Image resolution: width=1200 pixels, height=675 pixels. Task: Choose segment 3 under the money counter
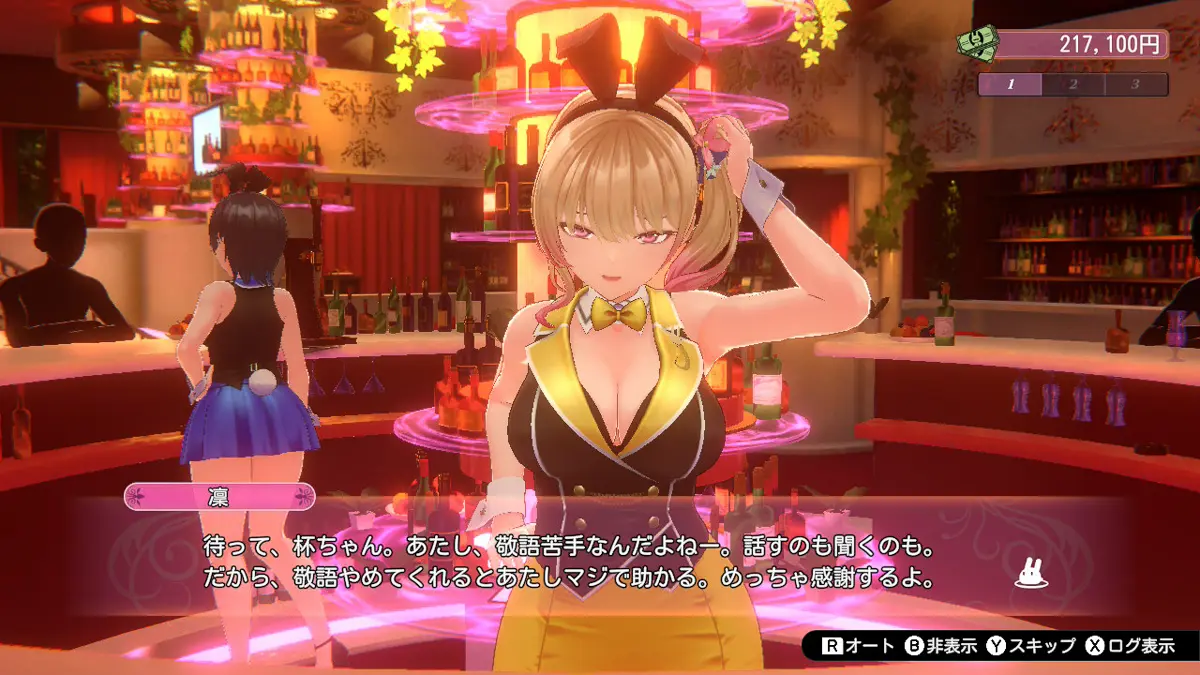pos(1136,84)
